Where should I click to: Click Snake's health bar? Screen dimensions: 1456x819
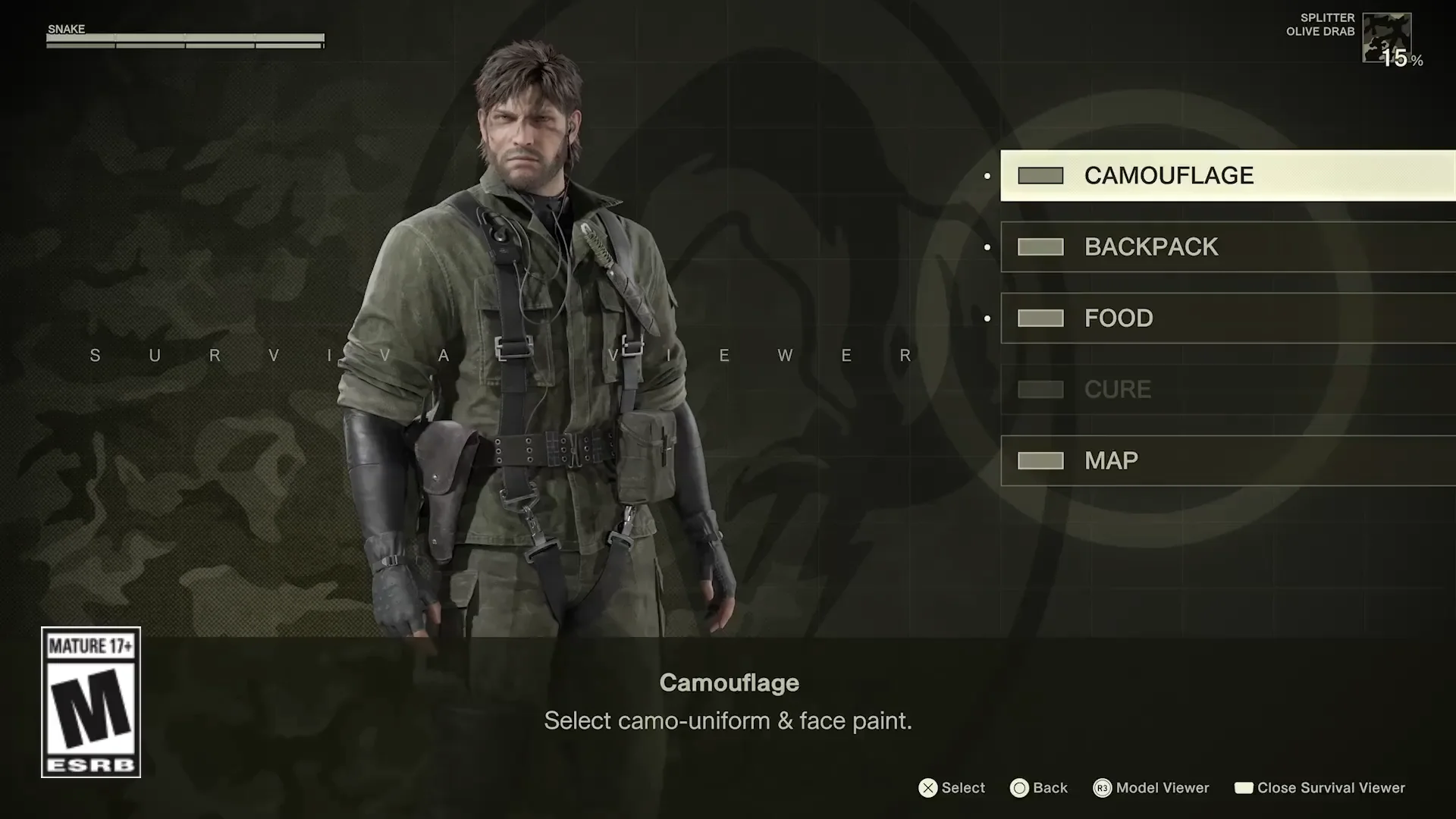[x=186, y=39]
